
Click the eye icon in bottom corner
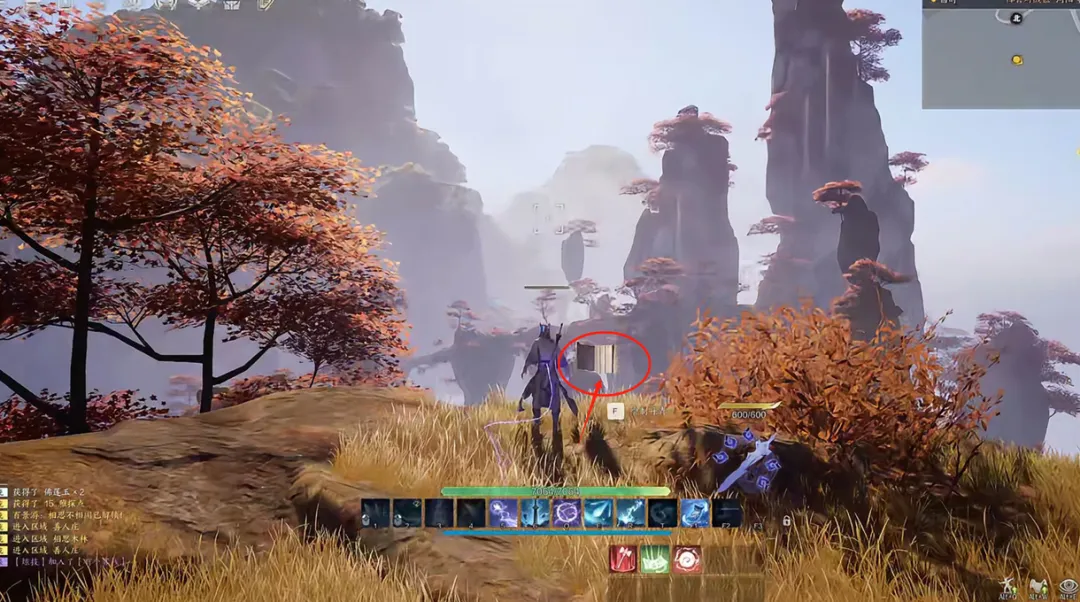(1066, 586)
